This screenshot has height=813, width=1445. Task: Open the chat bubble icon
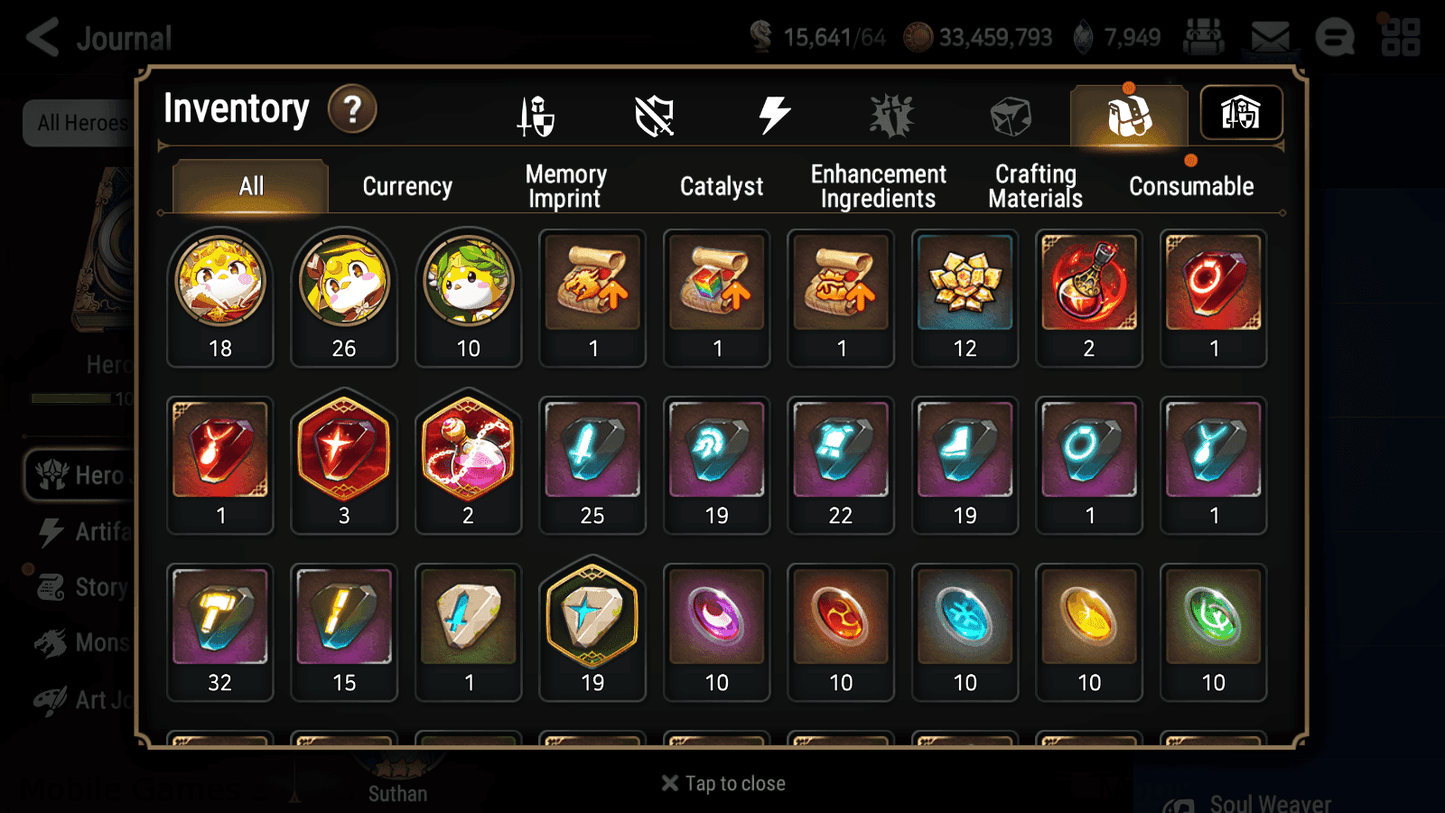pos(1334,36)
